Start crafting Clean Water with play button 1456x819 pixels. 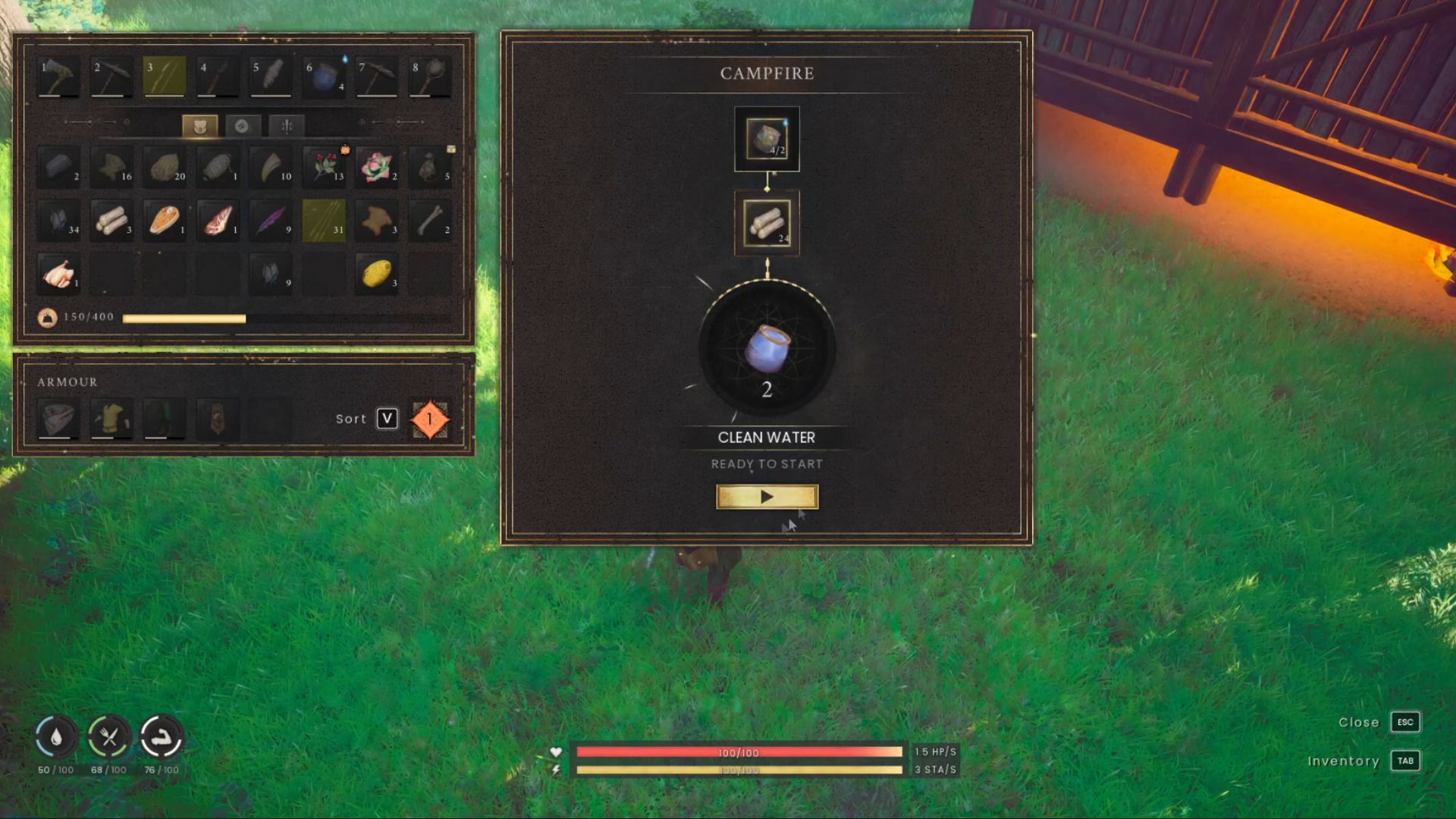[x=767, y=497]
